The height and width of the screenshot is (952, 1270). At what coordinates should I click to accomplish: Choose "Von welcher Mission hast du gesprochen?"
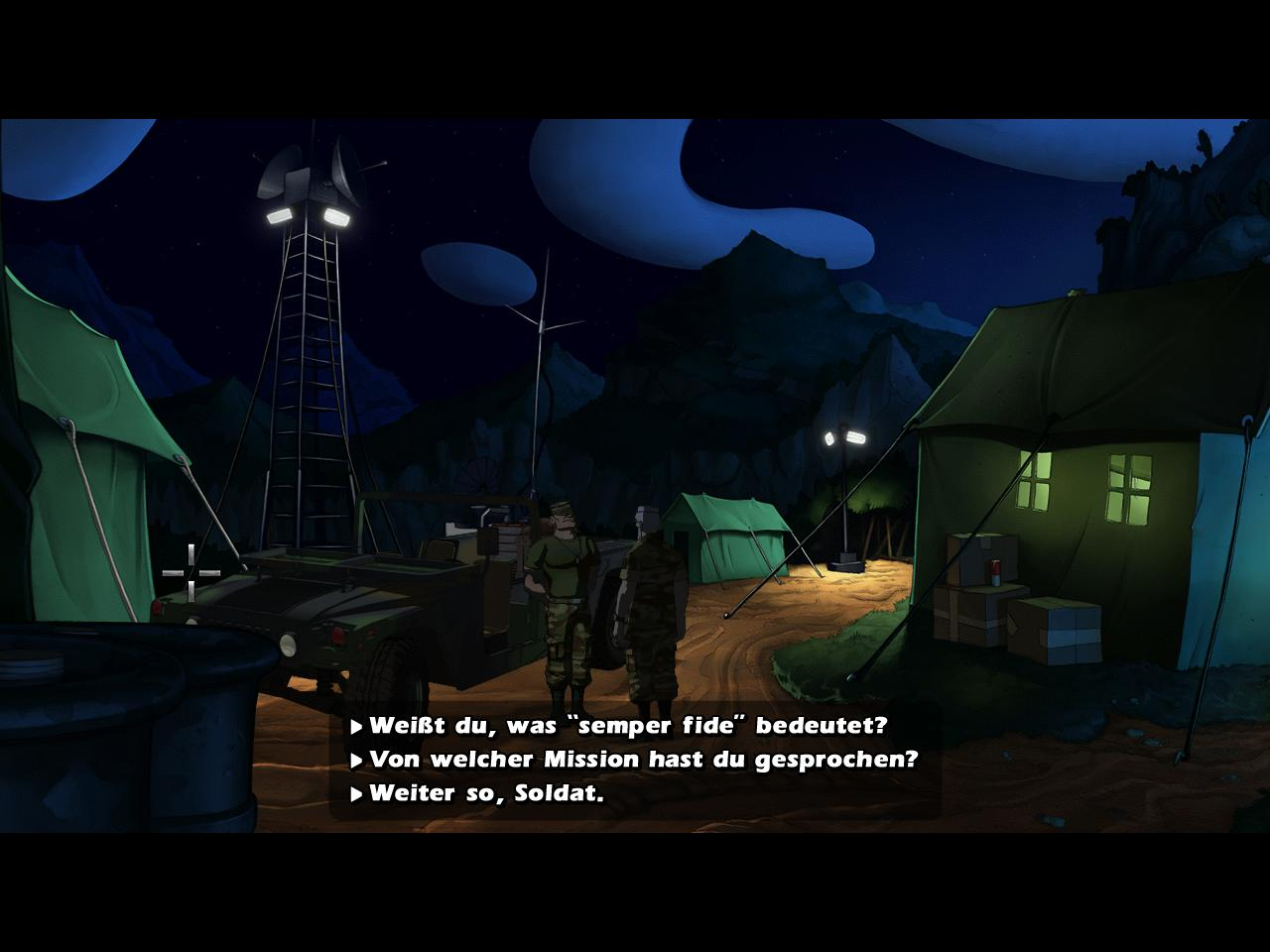tap(643, 761)
